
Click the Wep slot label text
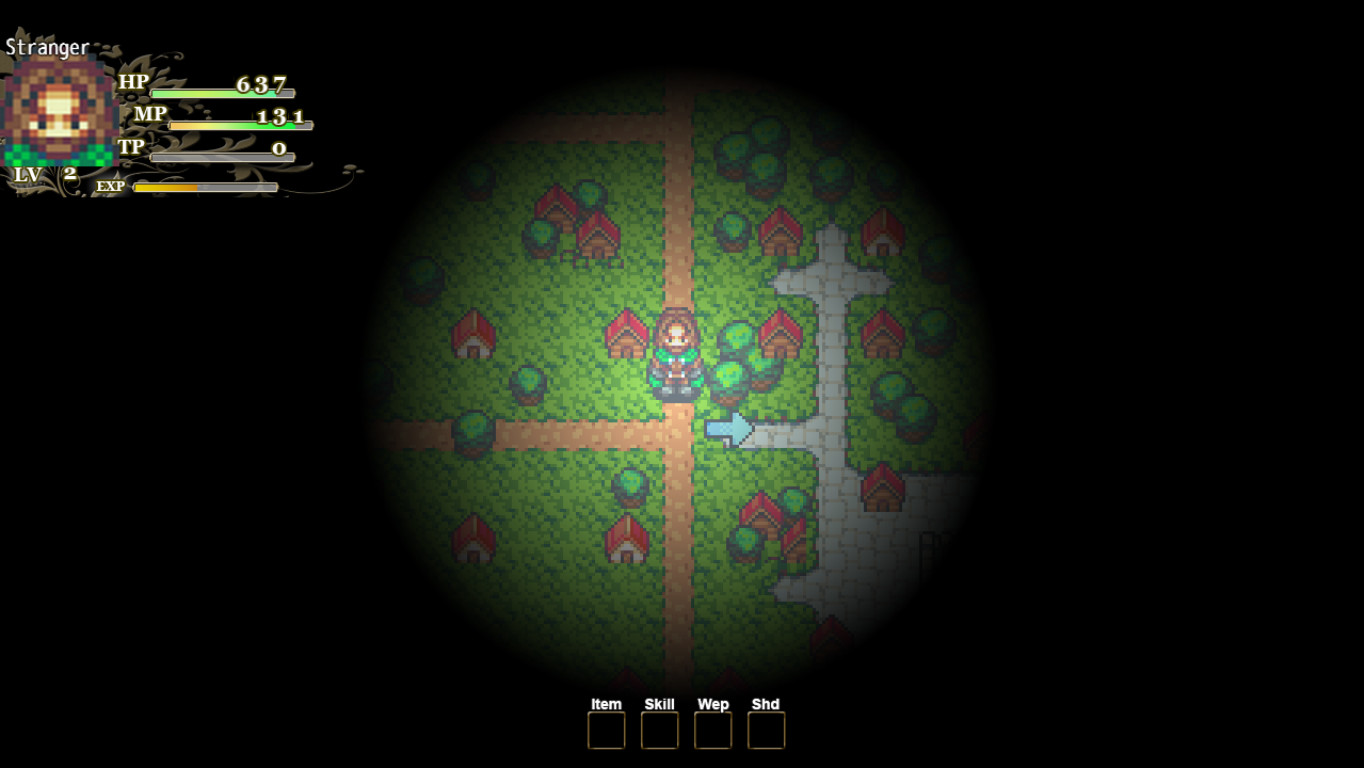point(711,704)
